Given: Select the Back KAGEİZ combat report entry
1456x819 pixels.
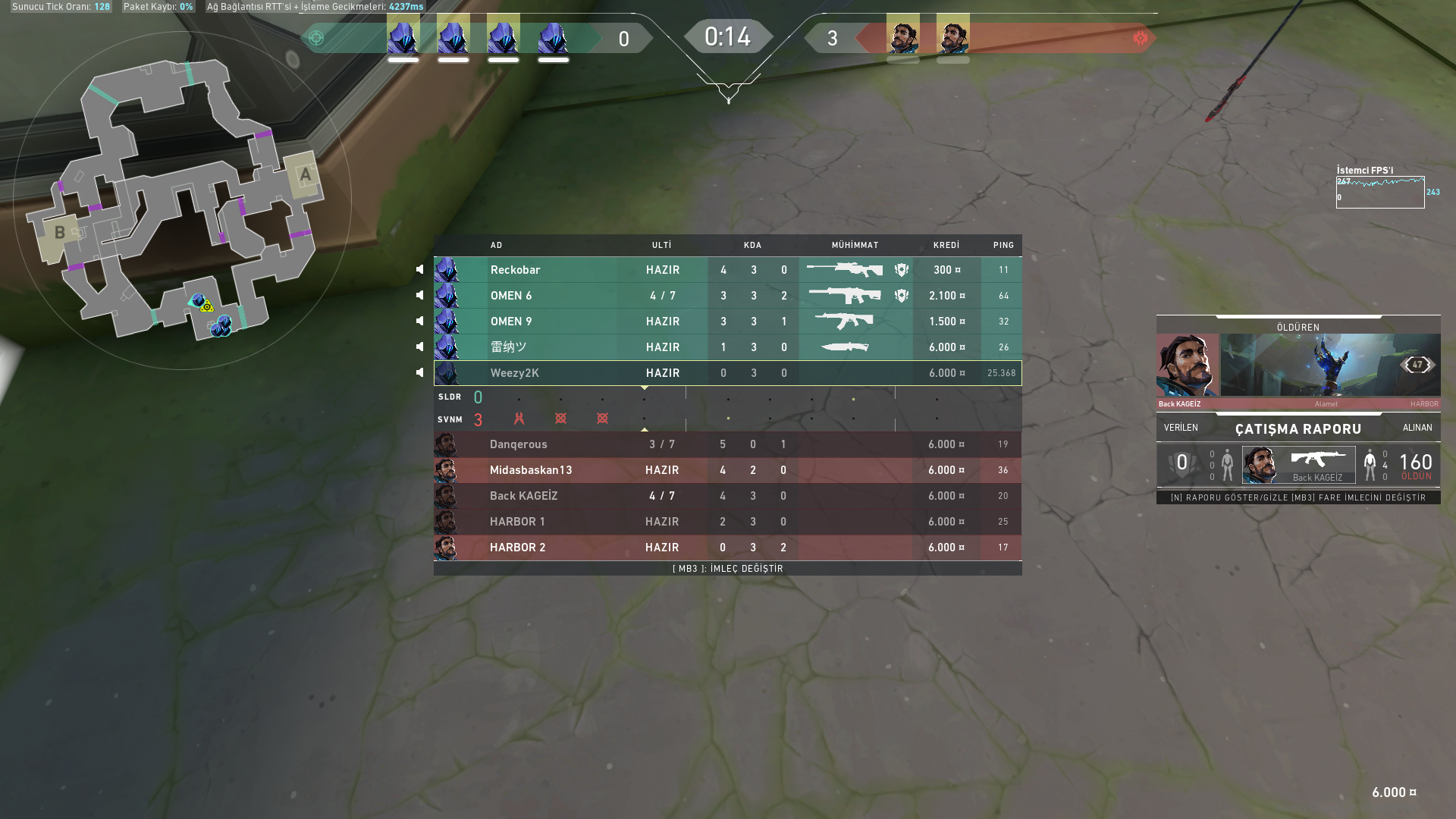Looking at the screenshot, I should click(1298, 465).
